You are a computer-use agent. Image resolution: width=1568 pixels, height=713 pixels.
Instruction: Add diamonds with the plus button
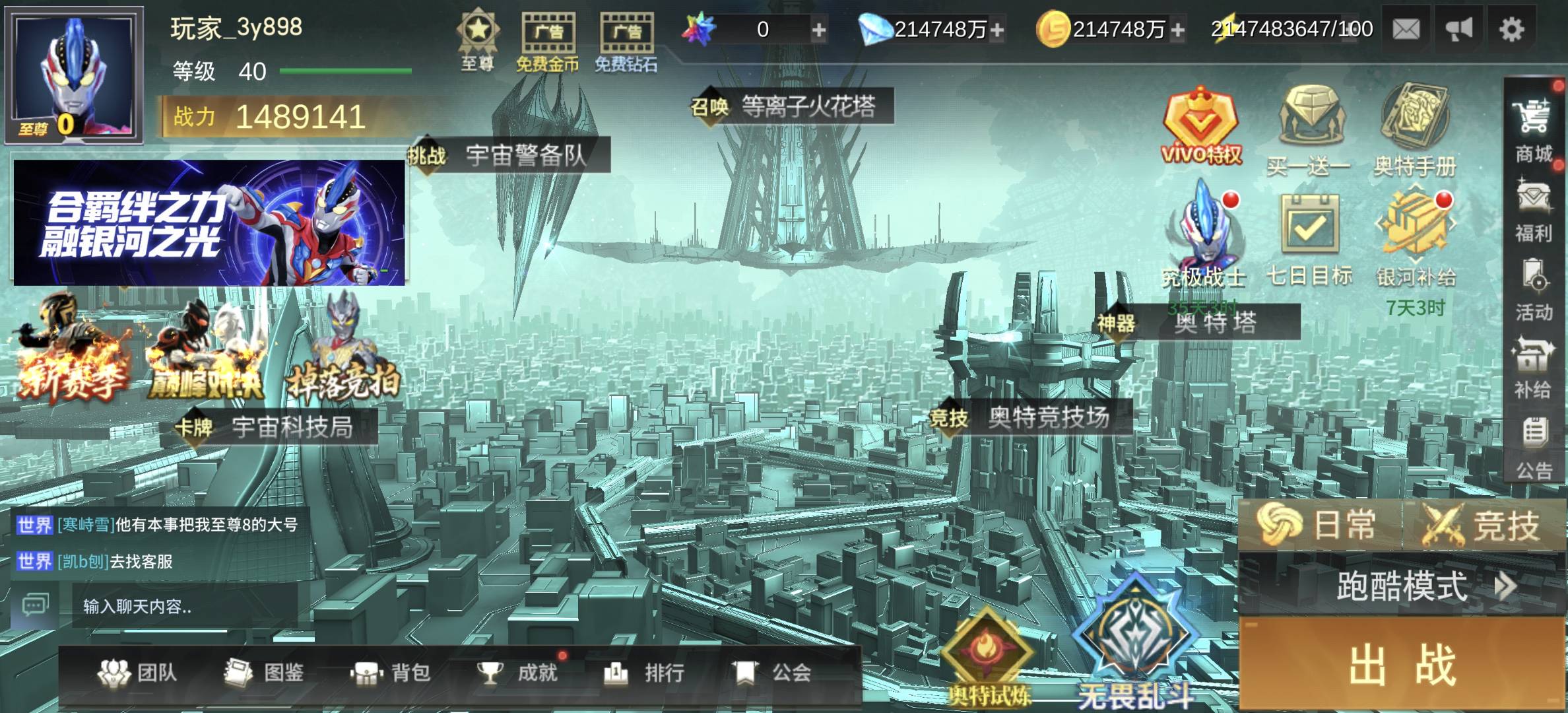[x=997, y=30]
